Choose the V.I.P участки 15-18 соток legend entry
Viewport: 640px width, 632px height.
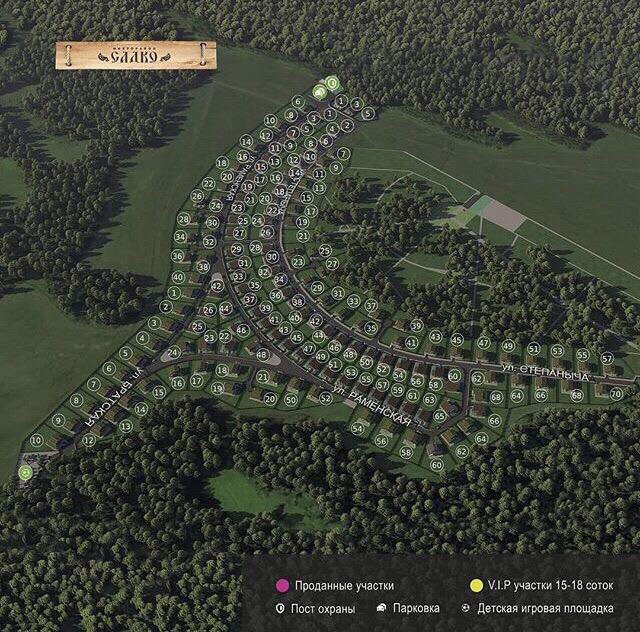[541, 586]
